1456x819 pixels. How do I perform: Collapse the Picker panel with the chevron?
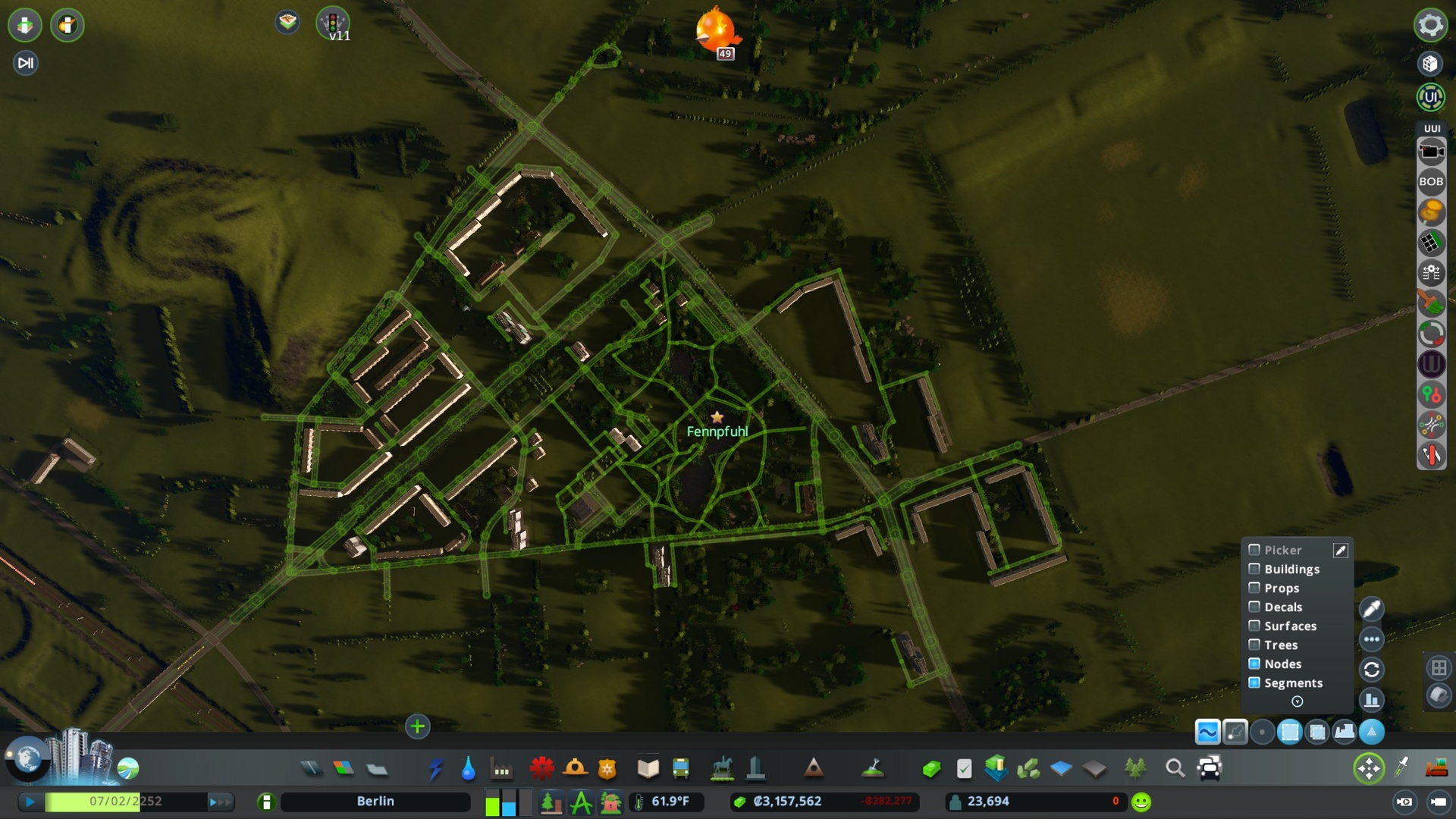pyautogui.click(x=1298, y=701)
